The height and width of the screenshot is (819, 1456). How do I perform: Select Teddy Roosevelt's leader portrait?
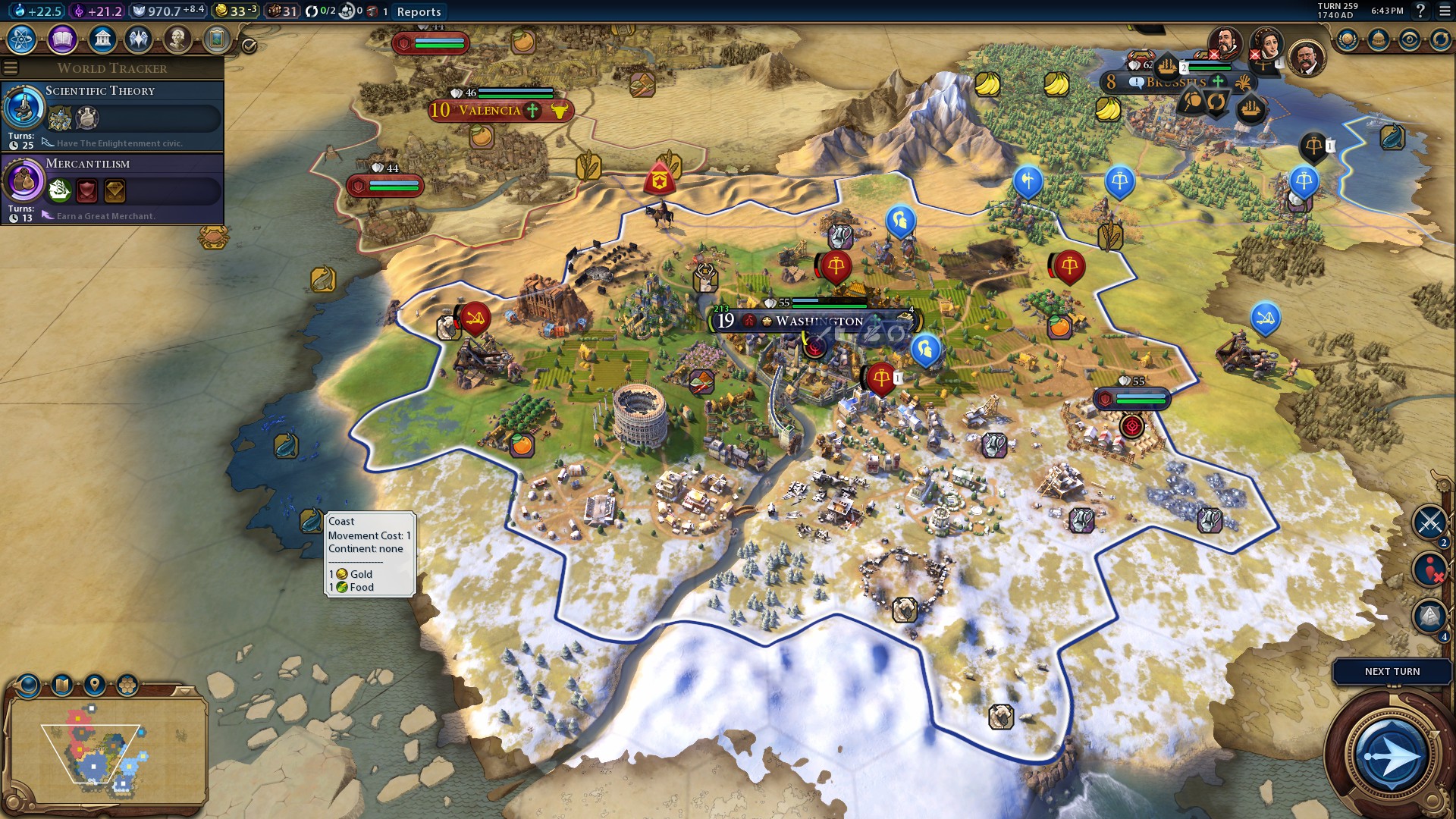[x=1306, y=57]
